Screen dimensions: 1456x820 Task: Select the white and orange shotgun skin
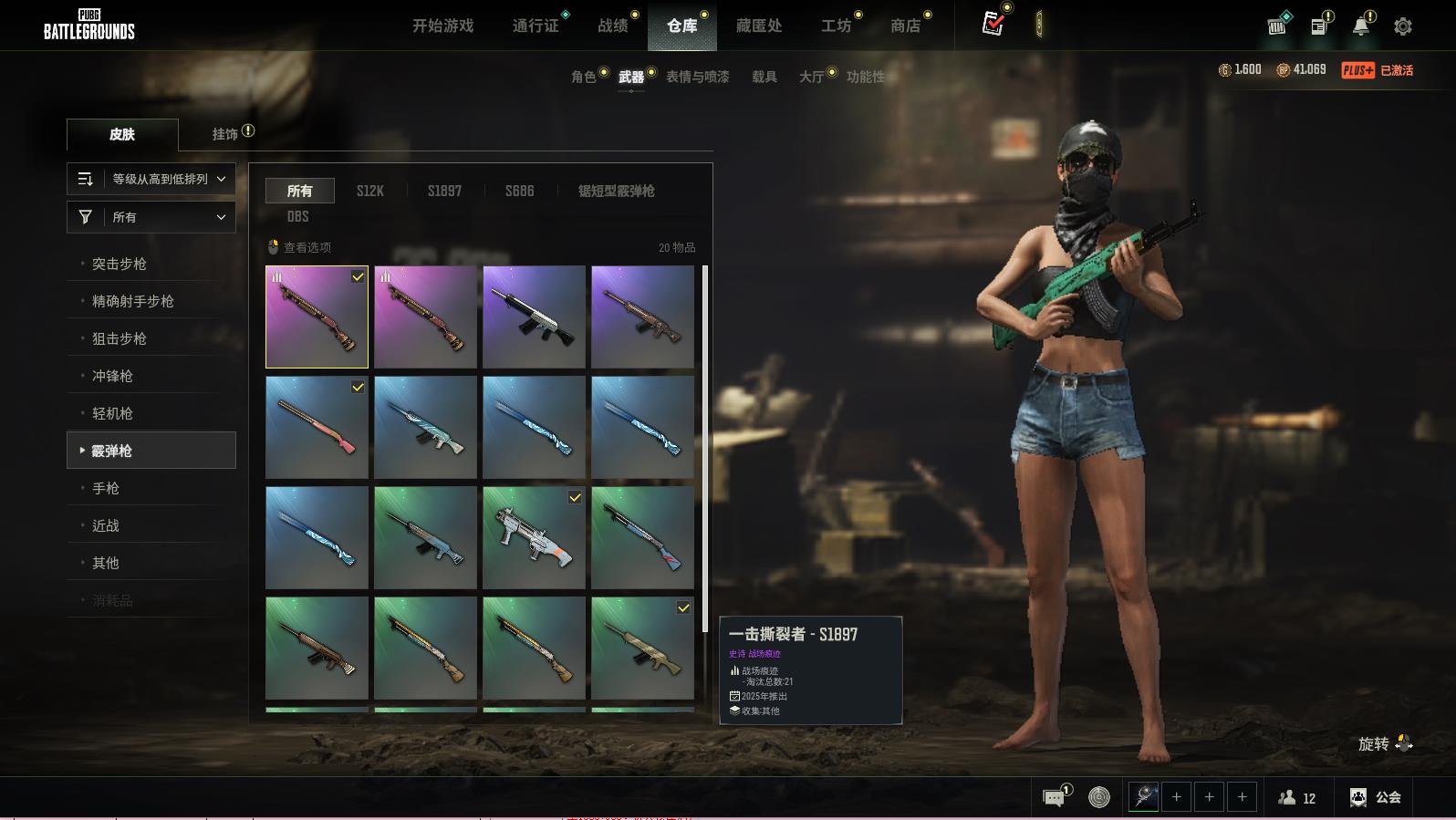tap(534, 537)
